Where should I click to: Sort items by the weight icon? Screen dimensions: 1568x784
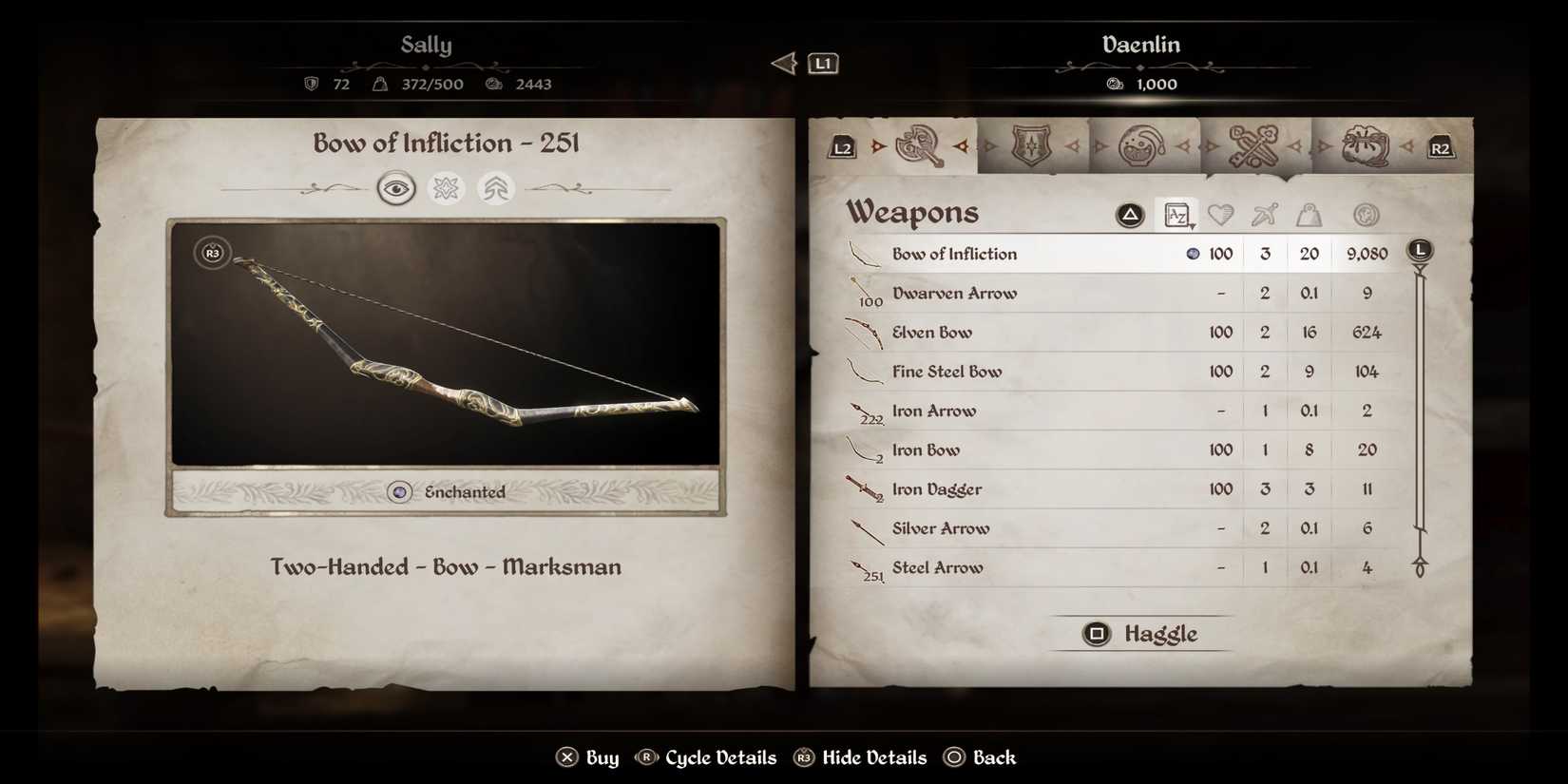pyautogui.click(x=1310, y=215)
